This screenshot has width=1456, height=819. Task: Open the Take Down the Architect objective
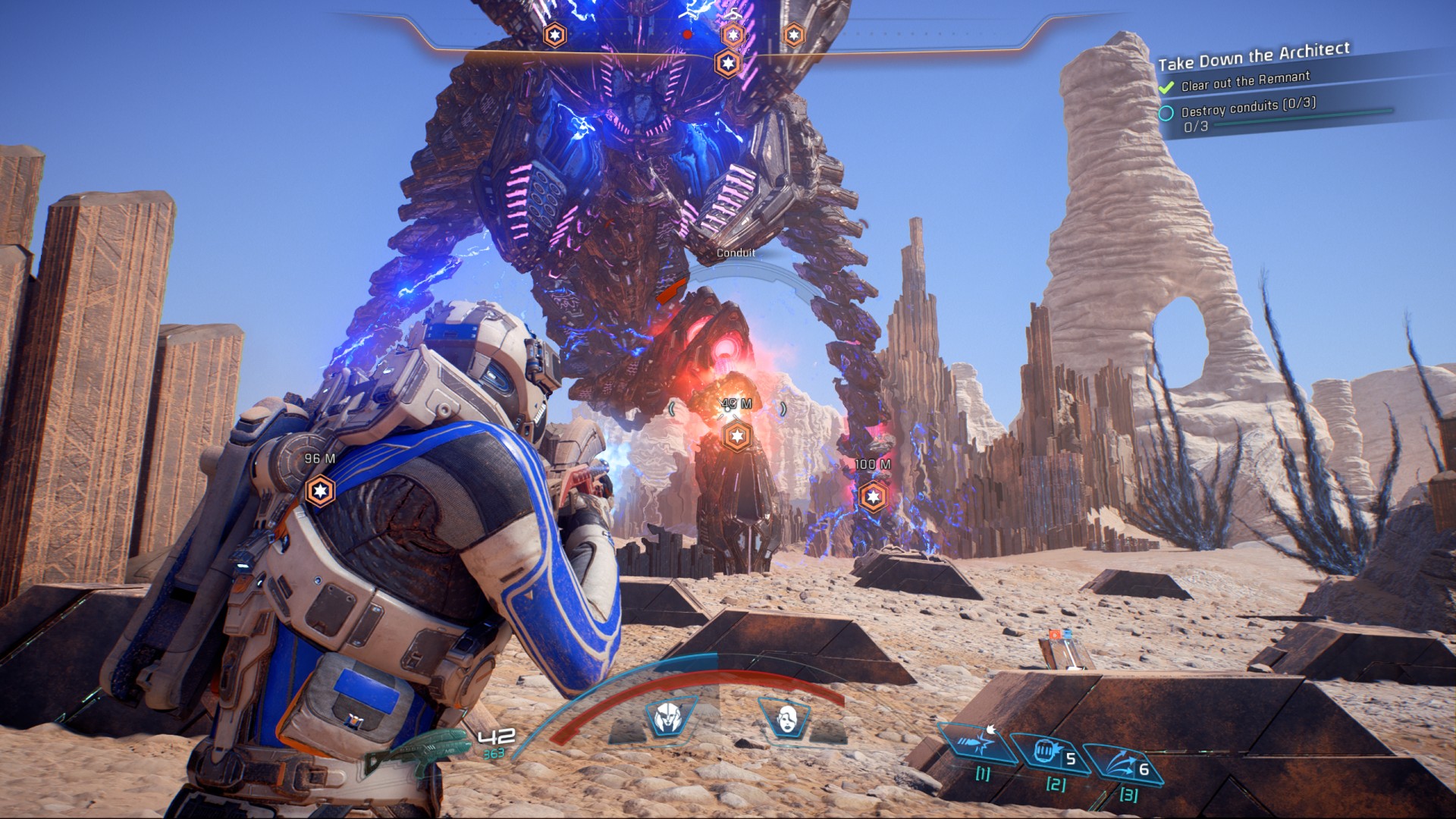coord(1254,55)
